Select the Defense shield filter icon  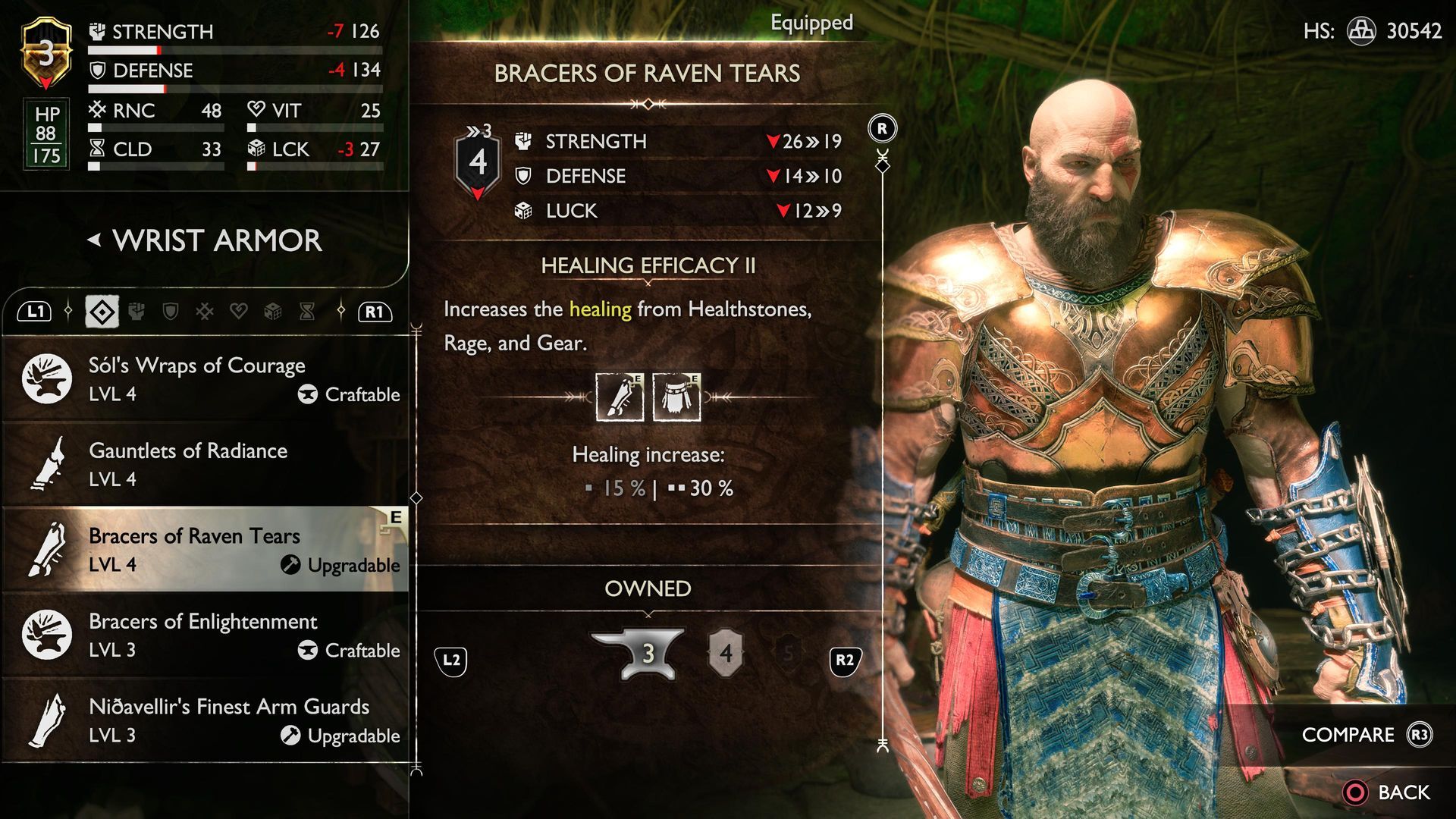pos(170,311)
